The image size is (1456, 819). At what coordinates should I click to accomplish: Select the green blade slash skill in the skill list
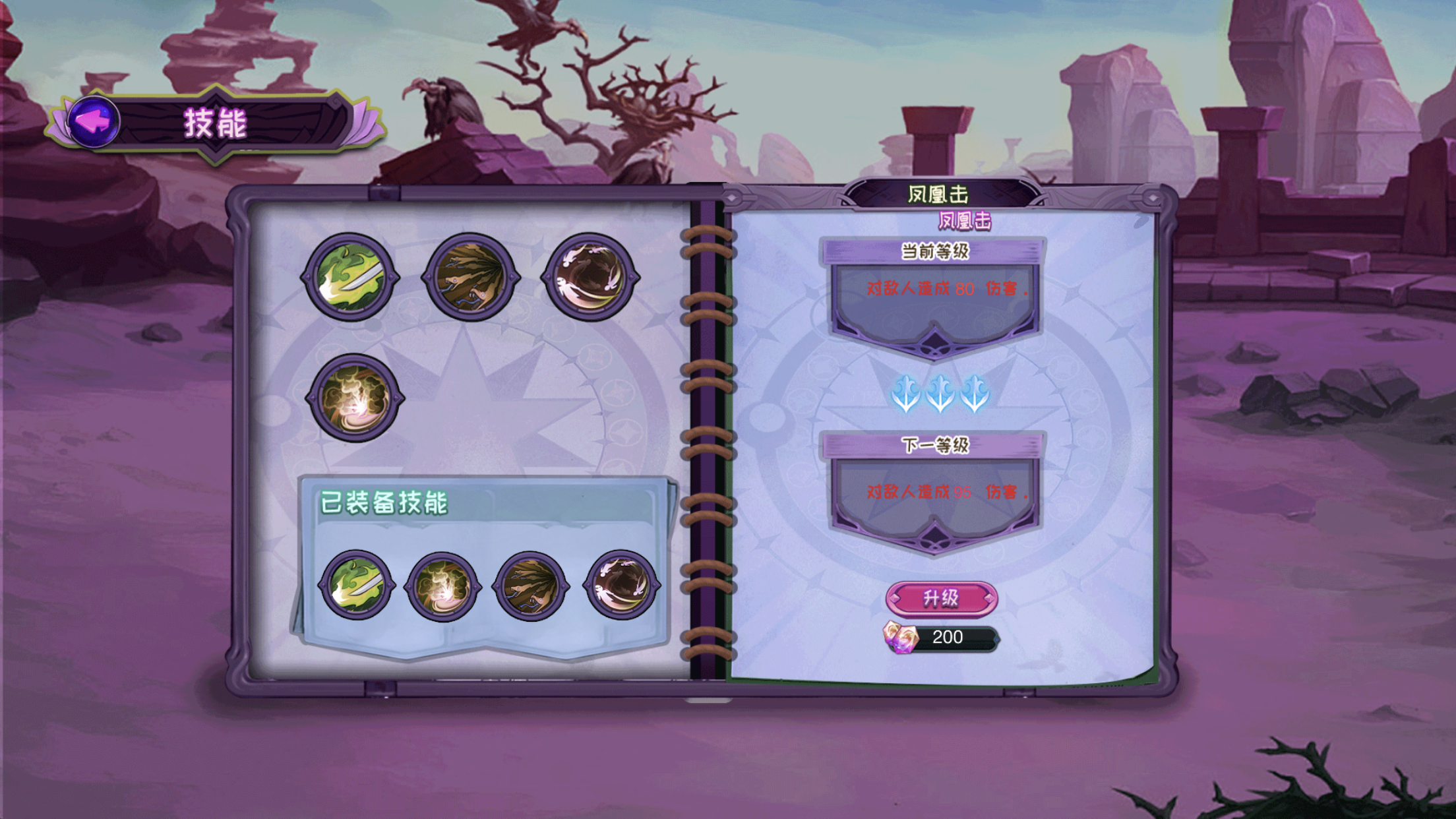coord(350,278)
